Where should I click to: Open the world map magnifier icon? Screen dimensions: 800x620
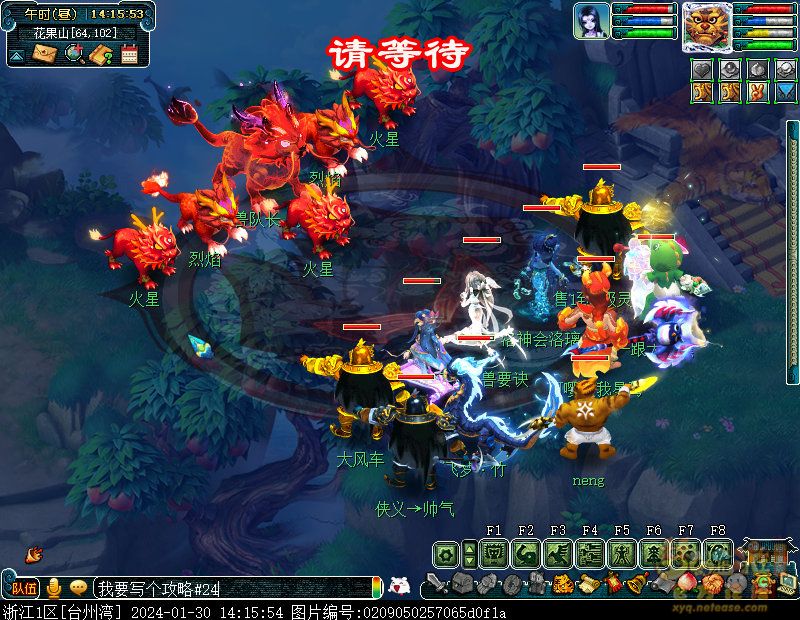73,54
